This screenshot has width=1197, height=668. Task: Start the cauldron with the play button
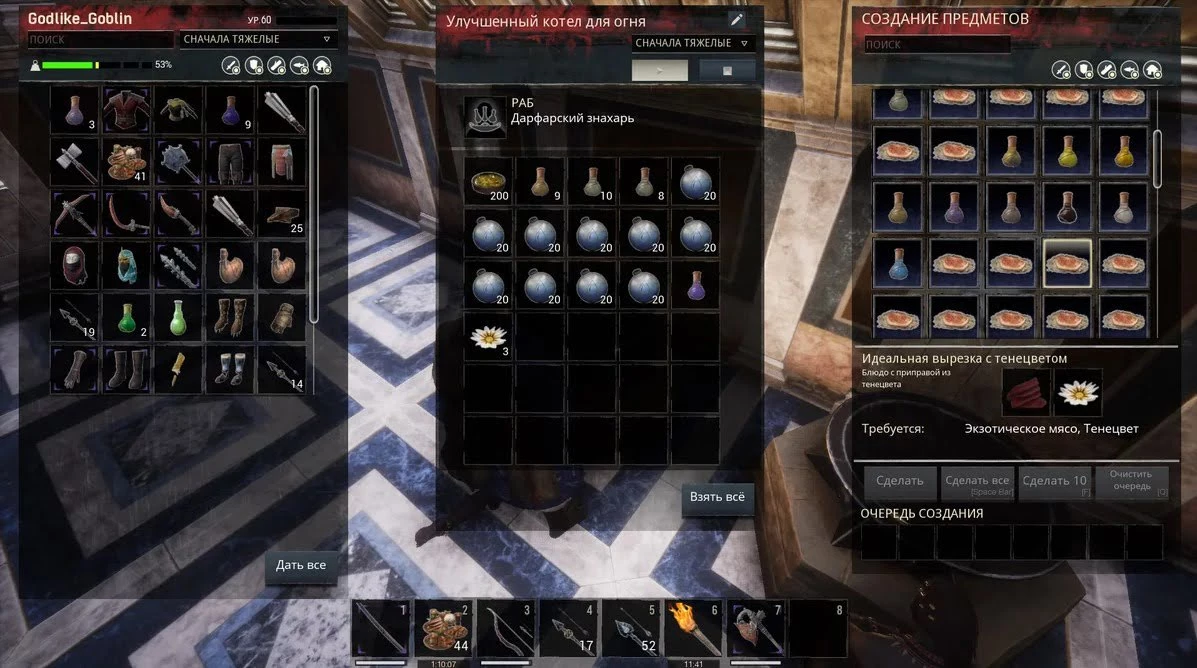pyautogui.click(x=660, y=70)
